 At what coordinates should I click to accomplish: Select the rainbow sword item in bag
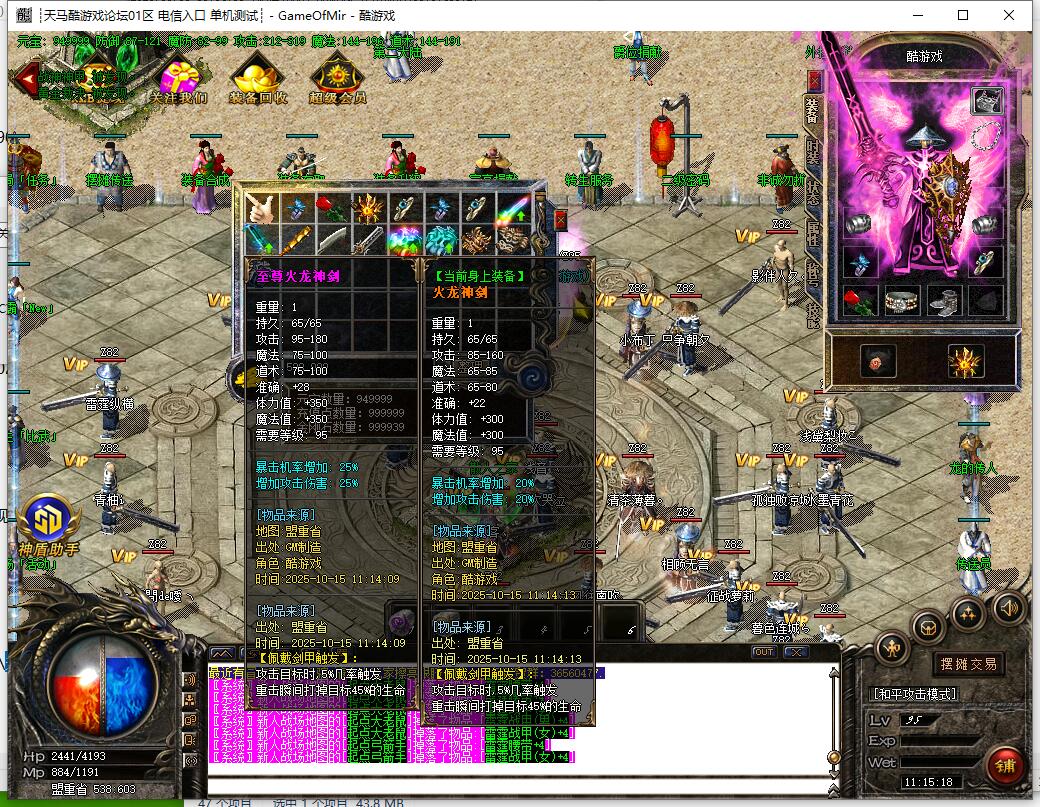pyautogui.click(x=512, y=209)
